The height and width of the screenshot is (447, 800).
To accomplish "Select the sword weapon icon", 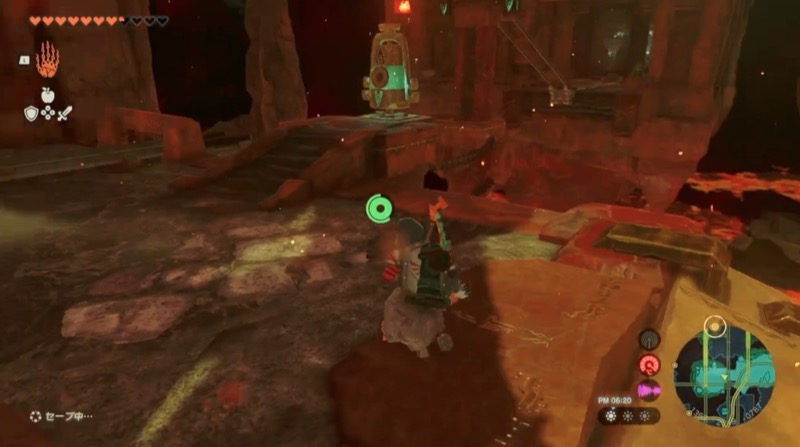I will [64, 113].
